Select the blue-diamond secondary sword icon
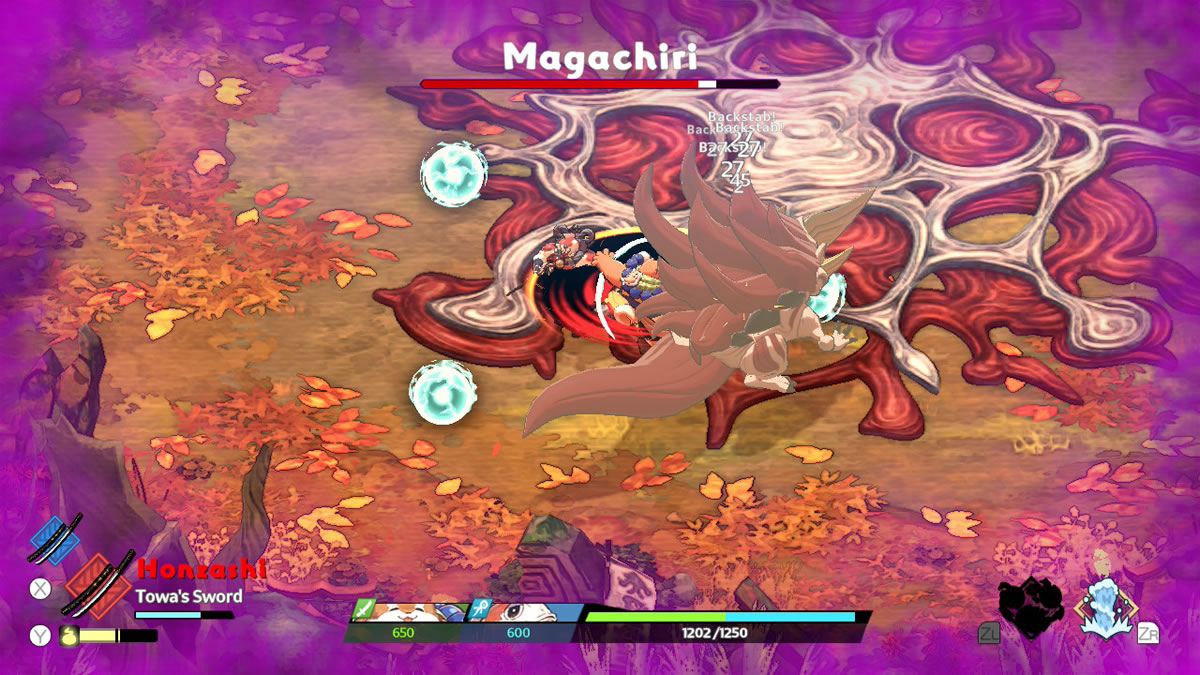The height and width of the screenshot is (675, 1200). click(x=55, y=539)
